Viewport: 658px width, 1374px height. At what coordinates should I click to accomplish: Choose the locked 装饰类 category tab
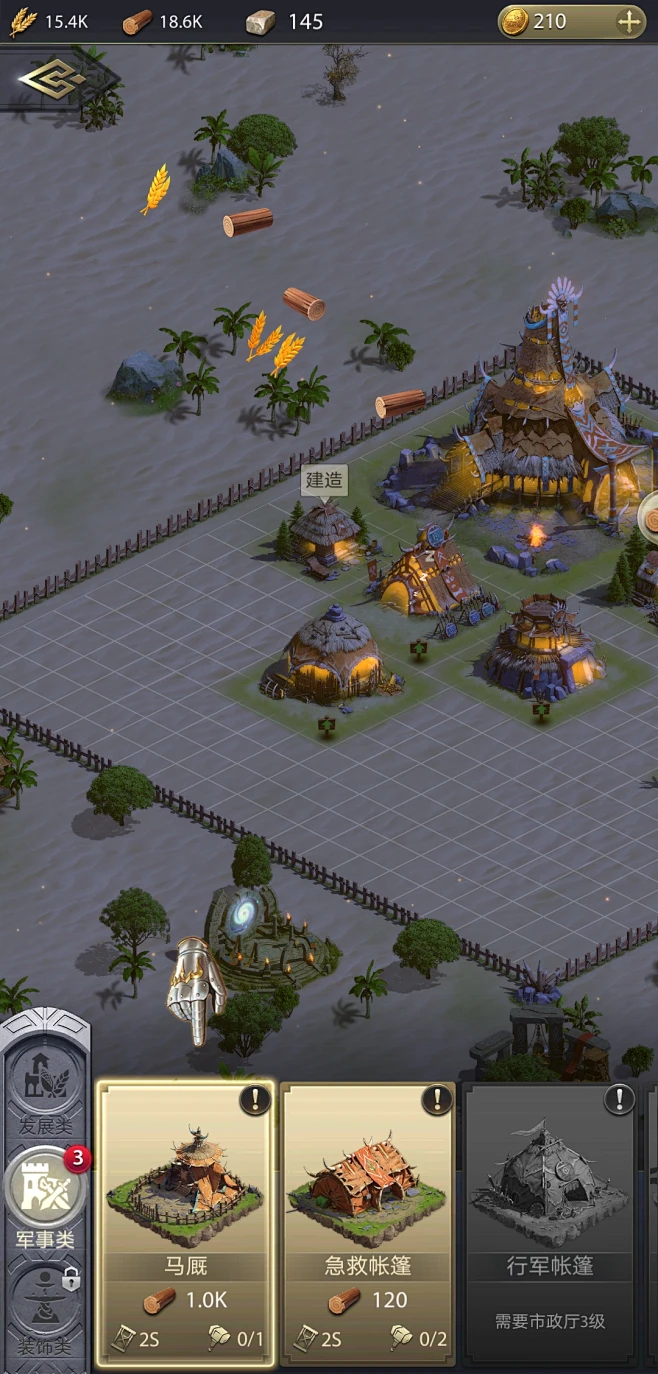pyautogui.click(x=46, y=1305)
